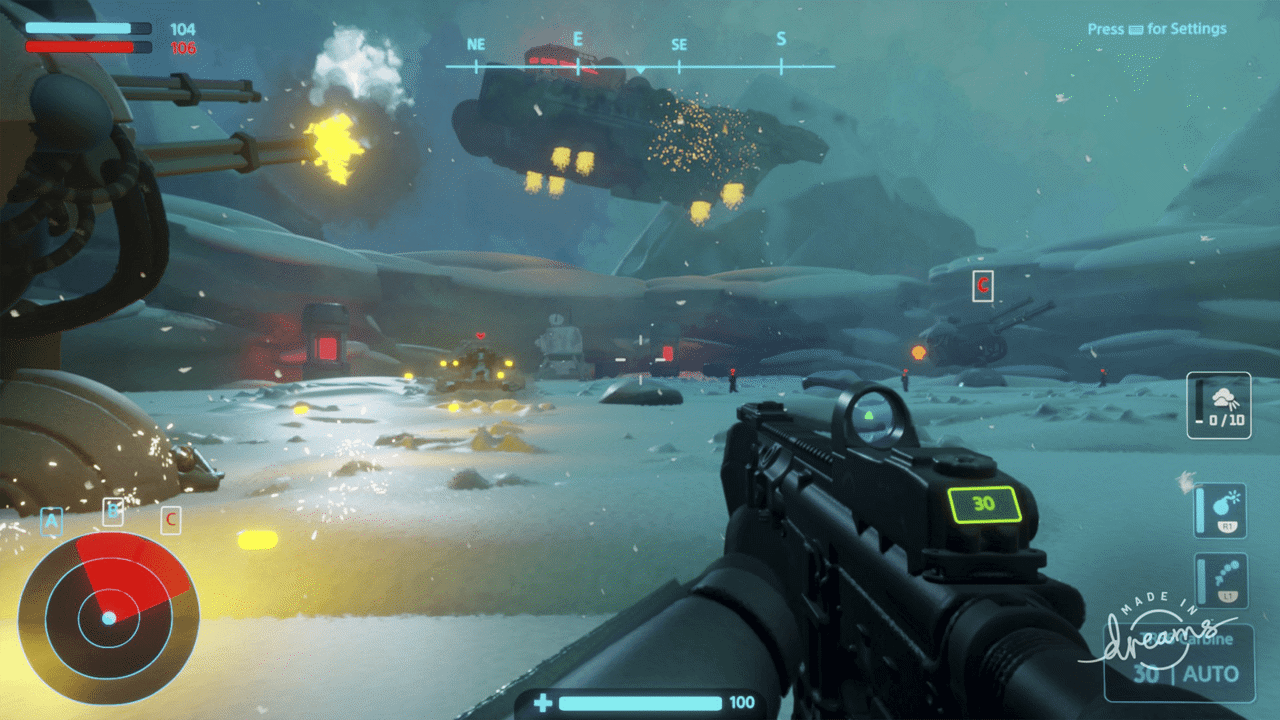Click the Carbine weapon panel

(1175, 660)
